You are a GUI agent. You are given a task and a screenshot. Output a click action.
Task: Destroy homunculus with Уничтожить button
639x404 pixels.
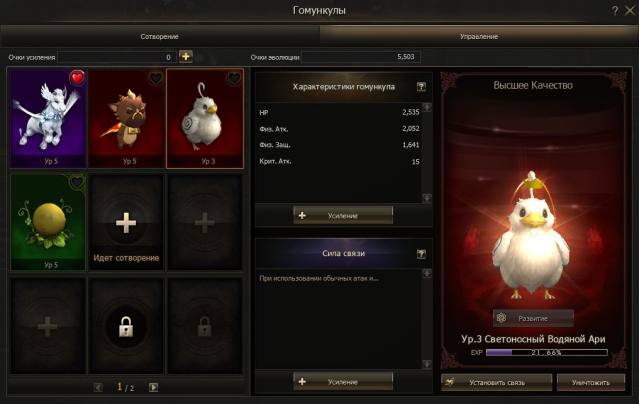pos(591,382)
